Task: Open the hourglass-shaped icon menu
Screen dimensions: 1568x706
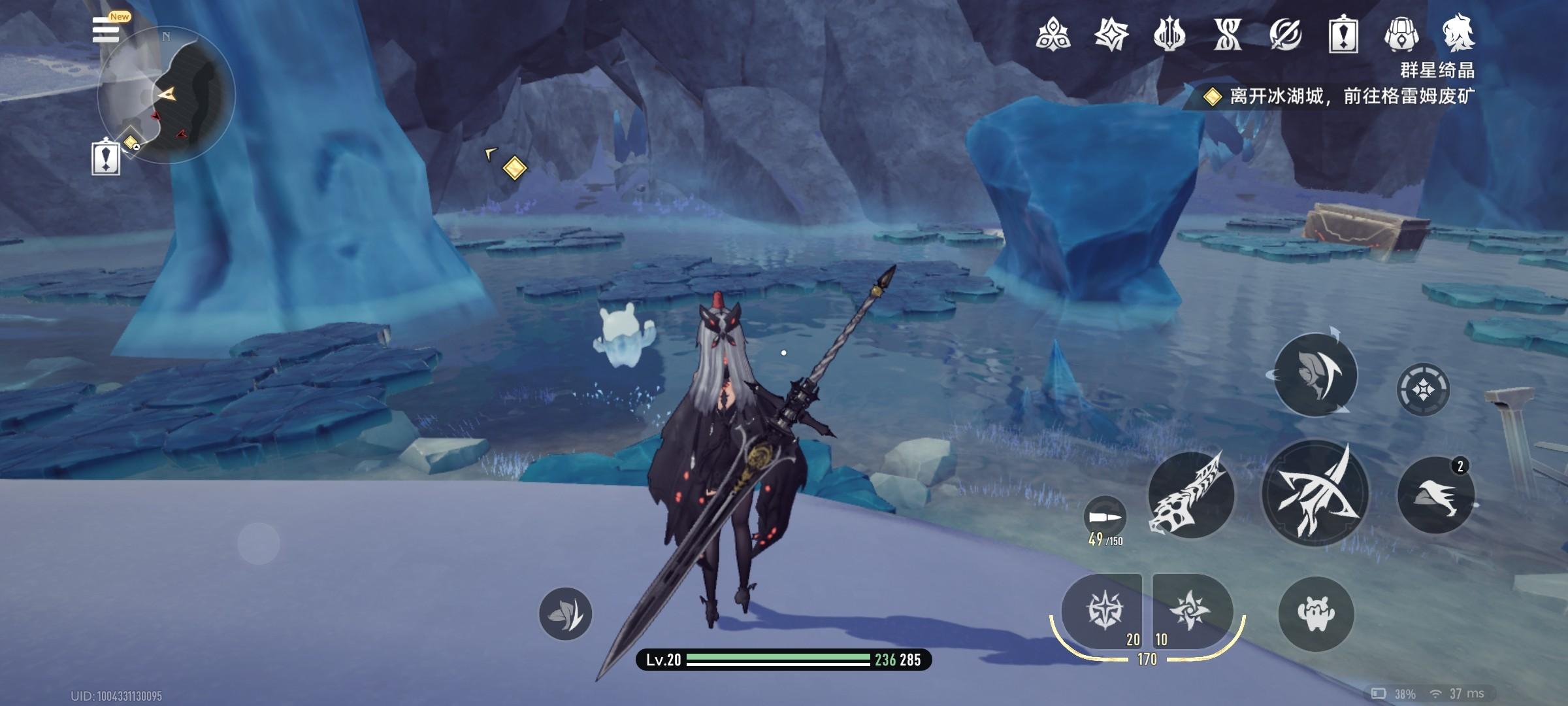Action: (1227, 34)
